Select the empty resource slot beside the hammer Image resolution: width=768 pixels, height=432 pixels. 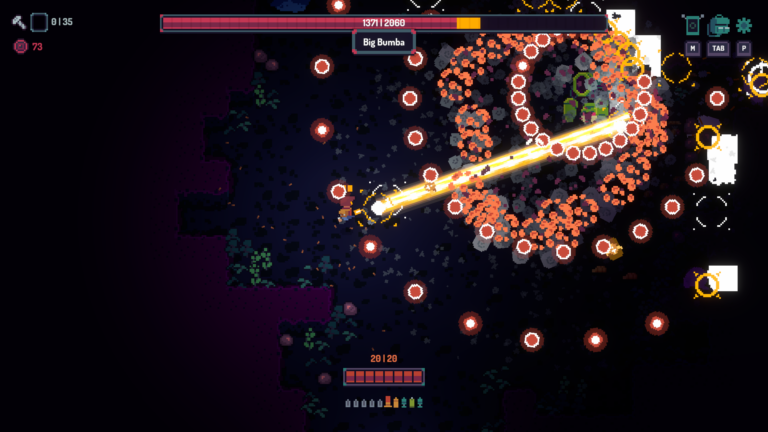[x=39, y=21]
